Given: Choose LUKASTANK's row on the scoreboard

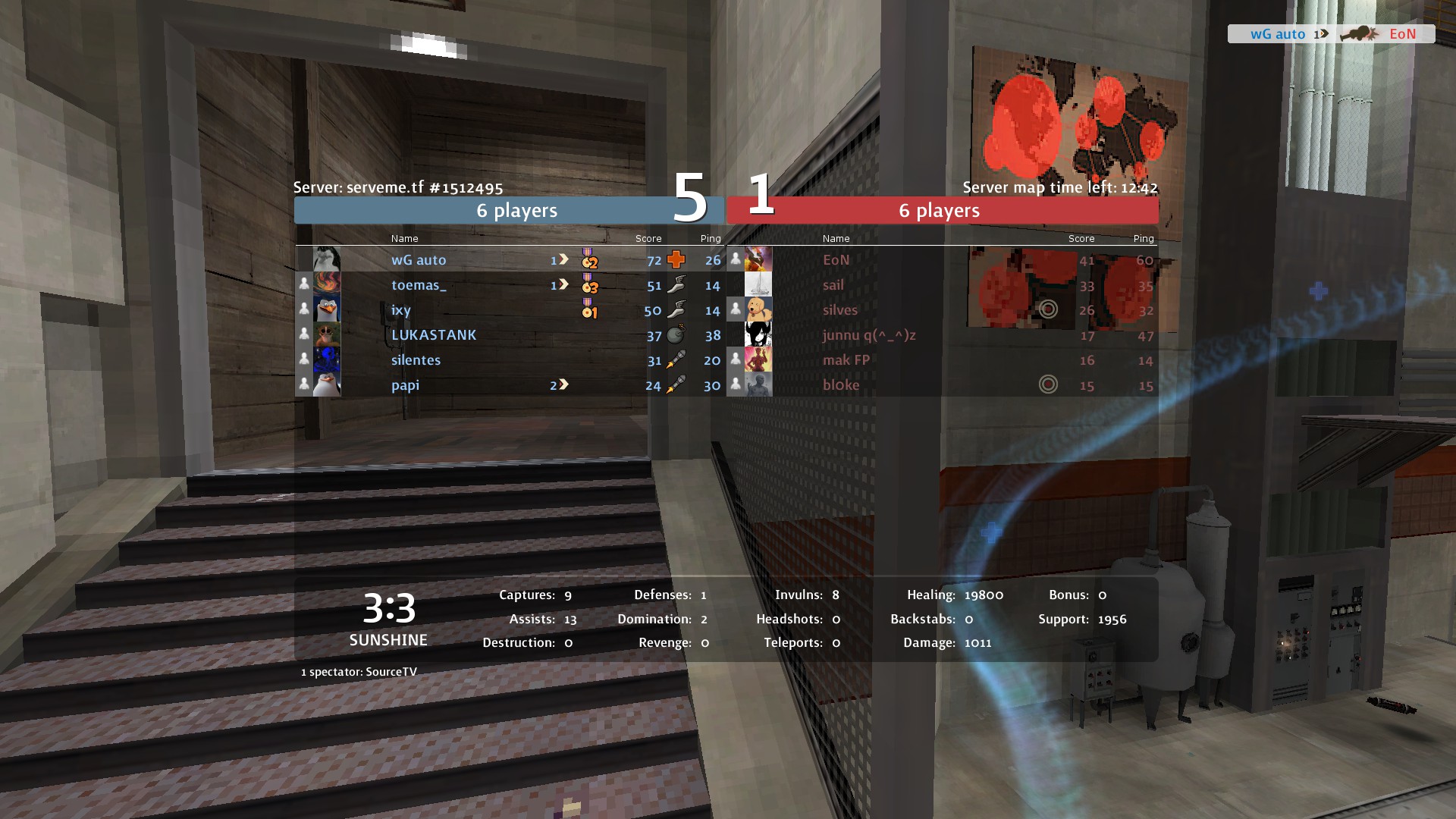Looking at the screenshot, I should (434, 335).
